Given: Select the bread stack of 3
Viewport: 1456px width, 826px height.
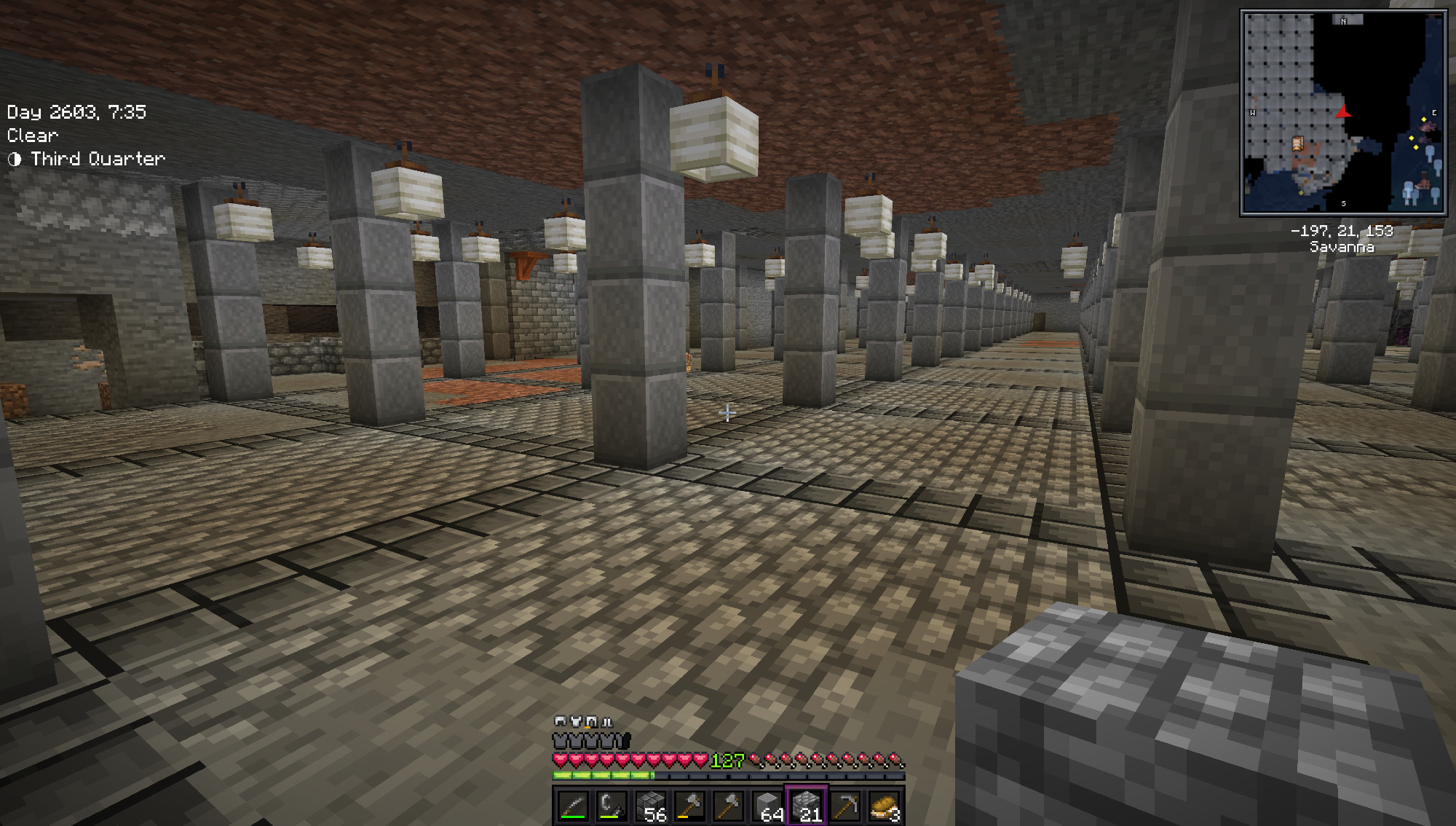Looking at the screenshot, I should [885, 806].
